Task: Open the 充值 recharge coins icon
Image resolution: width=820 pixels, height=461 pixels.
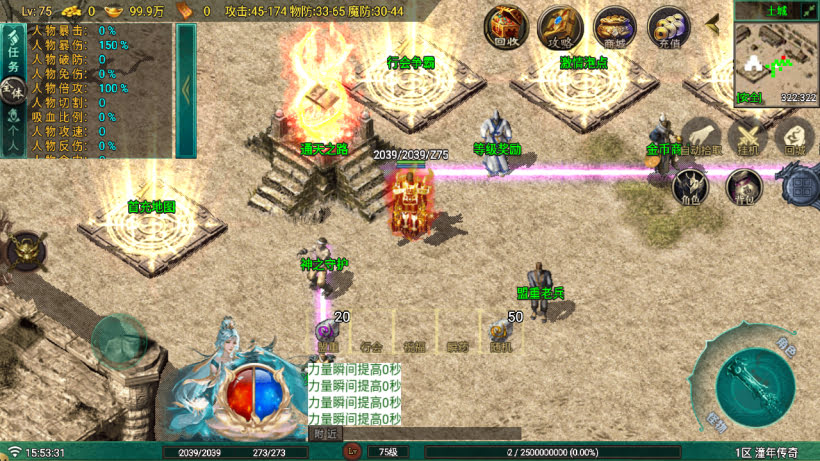Action: [668, 27]
